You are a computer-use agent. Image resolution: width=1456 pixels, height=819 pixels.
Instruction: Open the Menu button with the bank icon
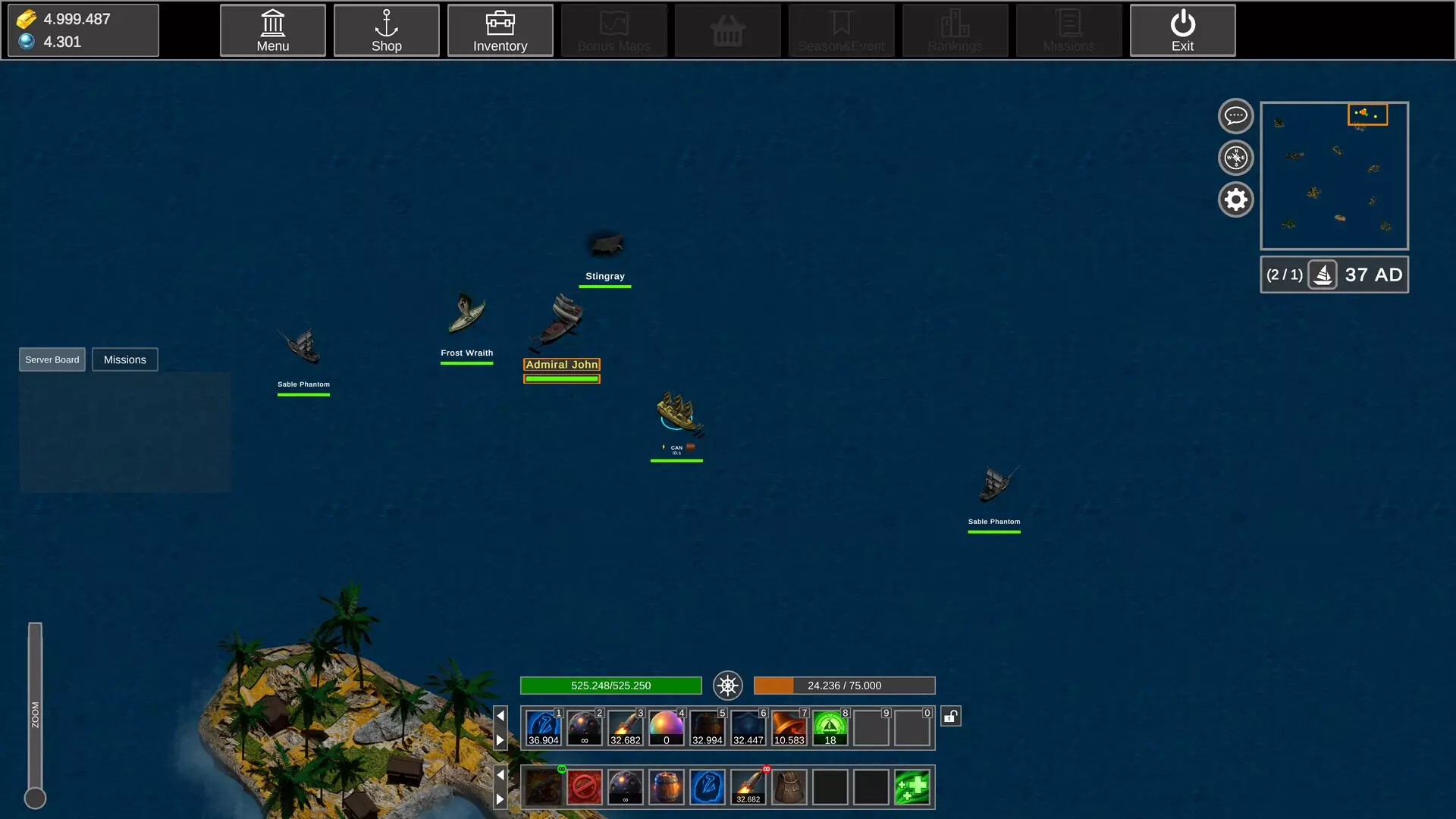point(272,30)
